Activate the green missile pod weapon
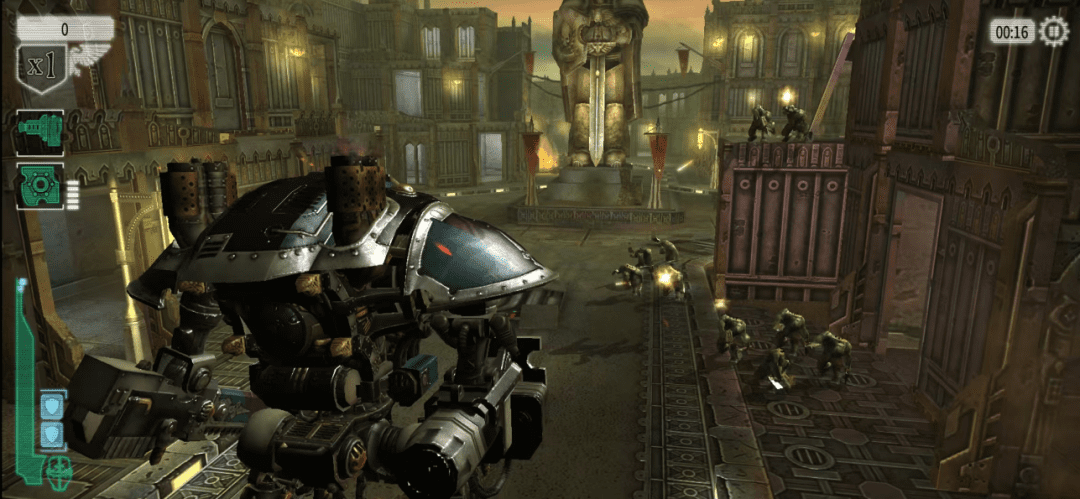 tap(40, 186)
